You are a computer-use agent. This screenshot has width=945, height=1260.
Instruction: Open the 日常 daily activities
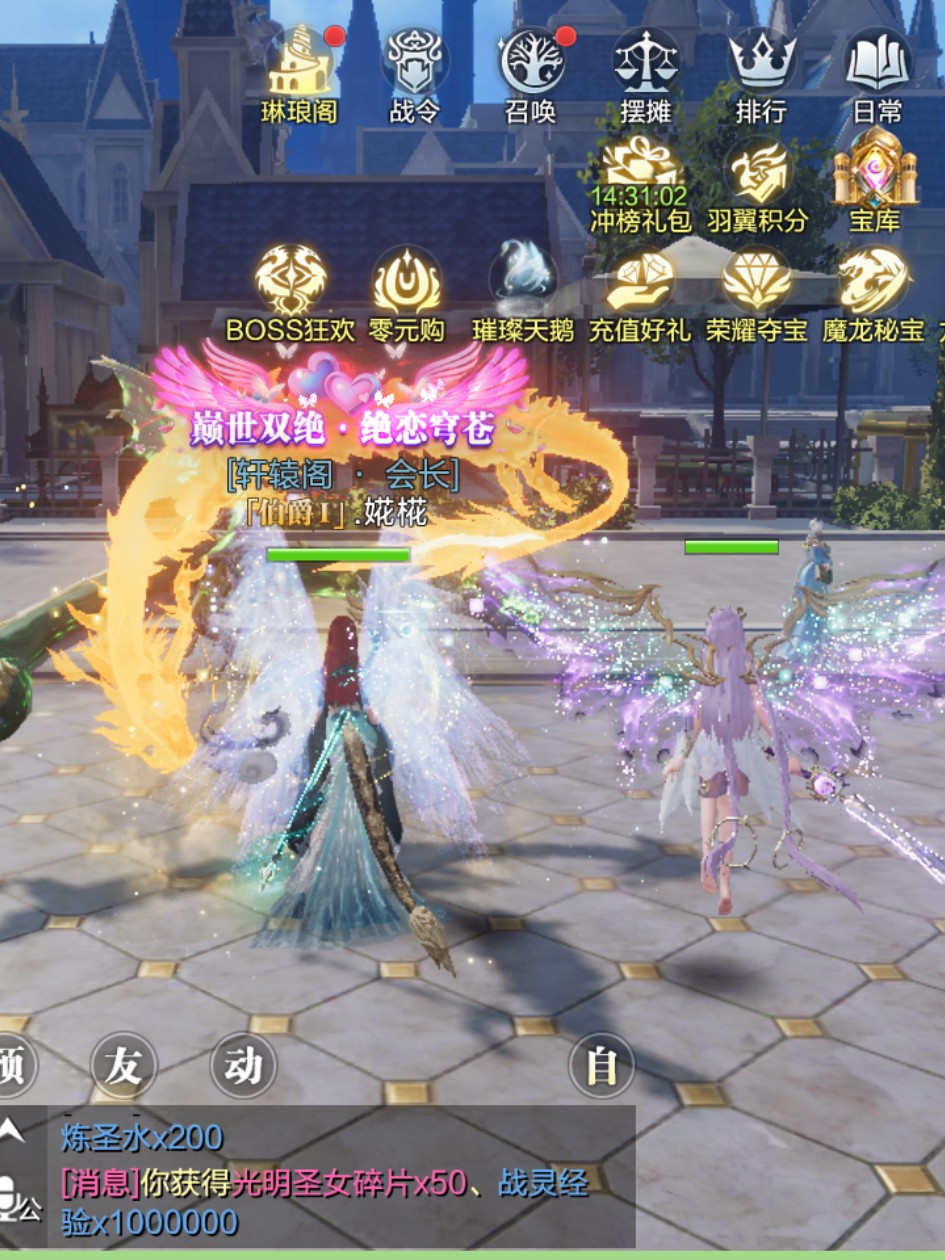point(877,64)
